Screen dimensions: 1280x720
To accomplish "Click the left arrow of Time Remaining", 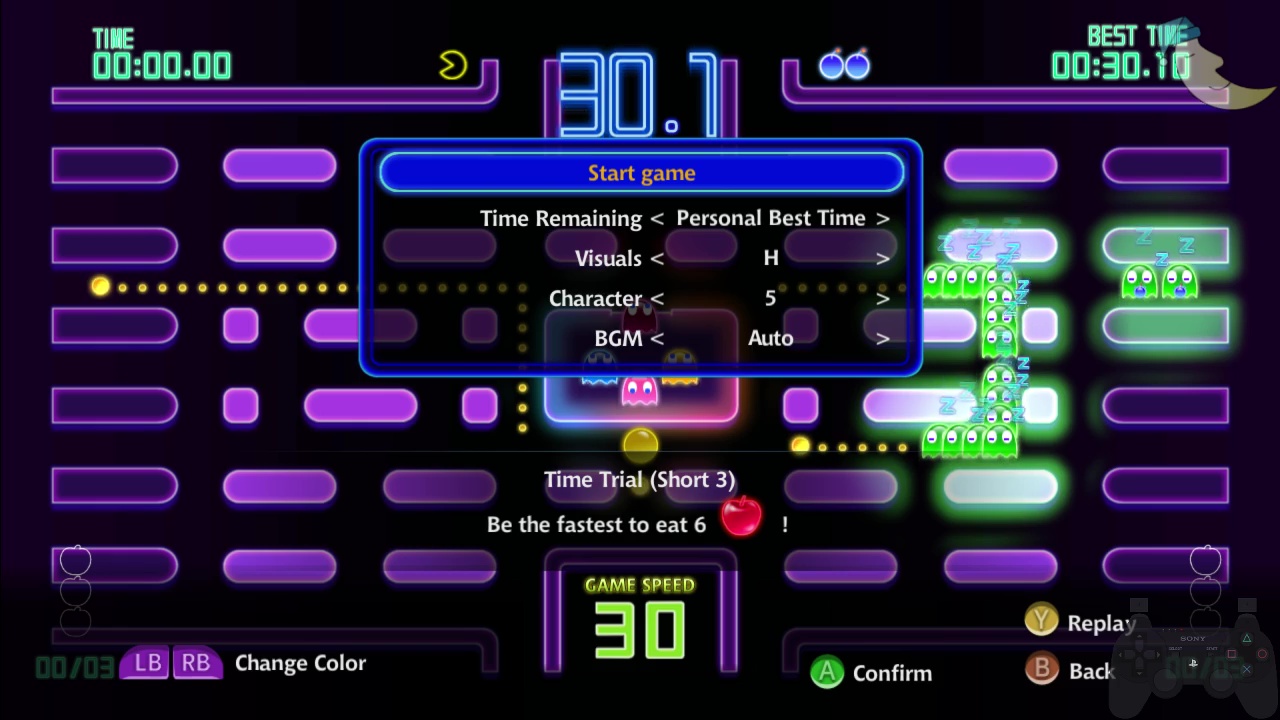I will [657, 218].
